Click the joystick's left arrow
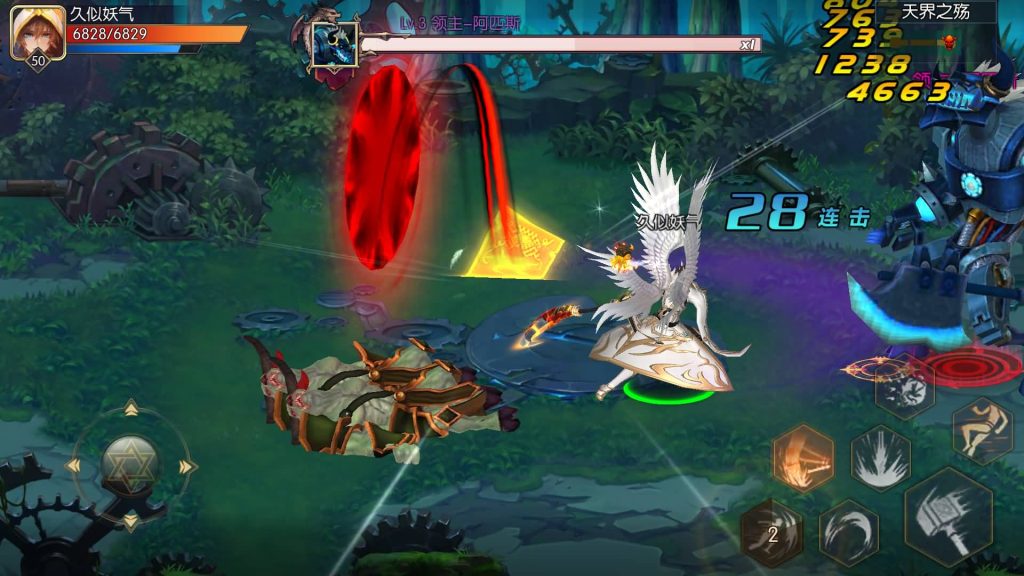This screenshot has width=1024, height=576. click(x=75, y=466)
